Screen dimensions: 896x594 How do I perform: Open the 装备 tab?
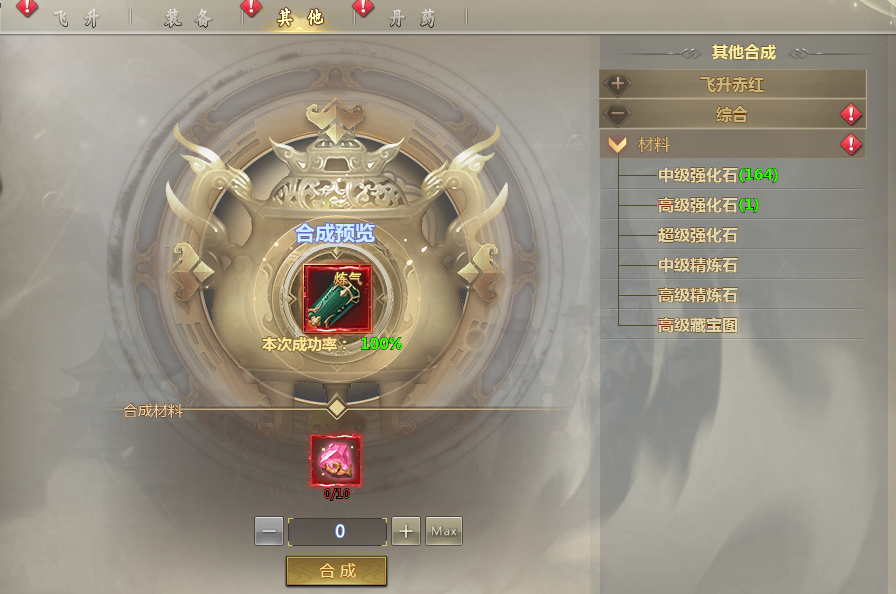[x=187, y=19]
